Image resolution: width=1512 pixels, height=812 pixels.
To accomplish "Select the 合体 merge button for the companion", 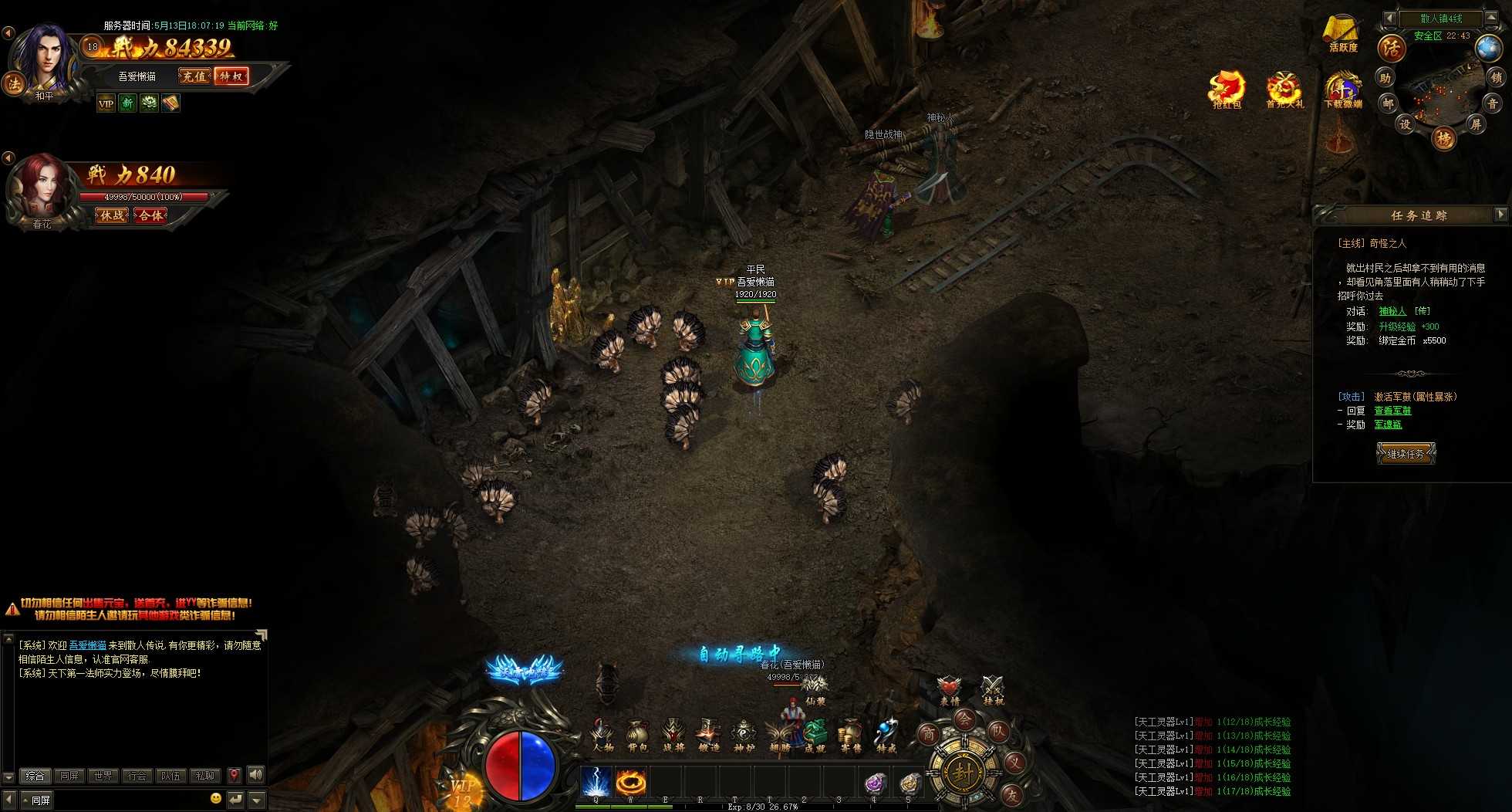I will coord(150,215).
